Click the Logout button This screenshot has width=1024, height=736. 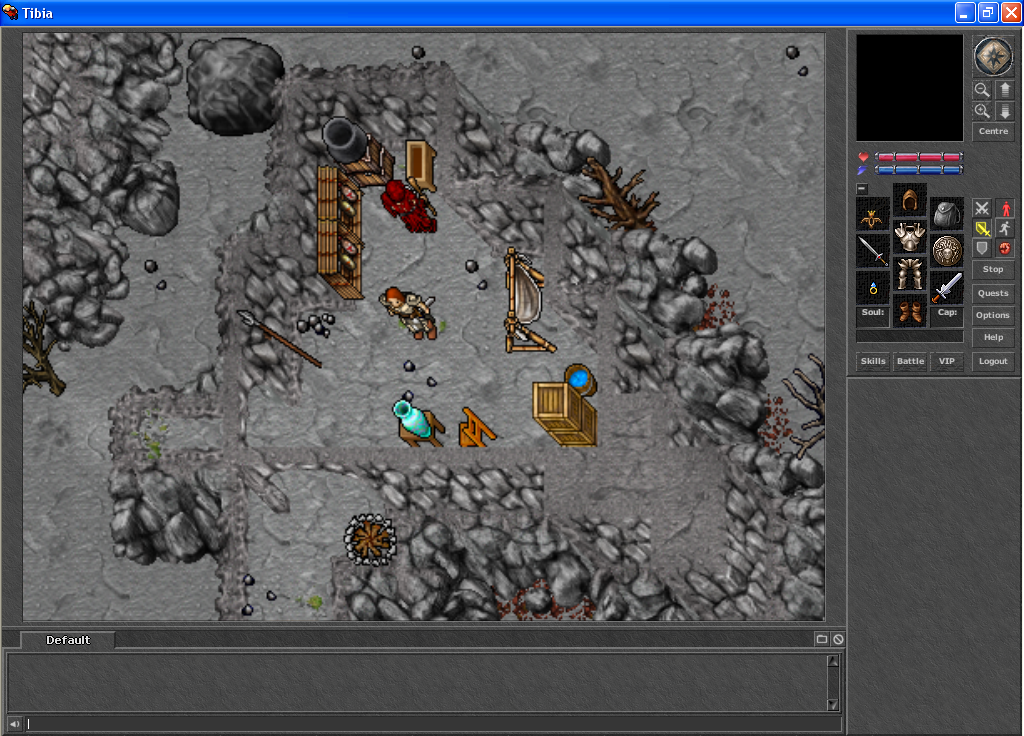tap(993, 361)
